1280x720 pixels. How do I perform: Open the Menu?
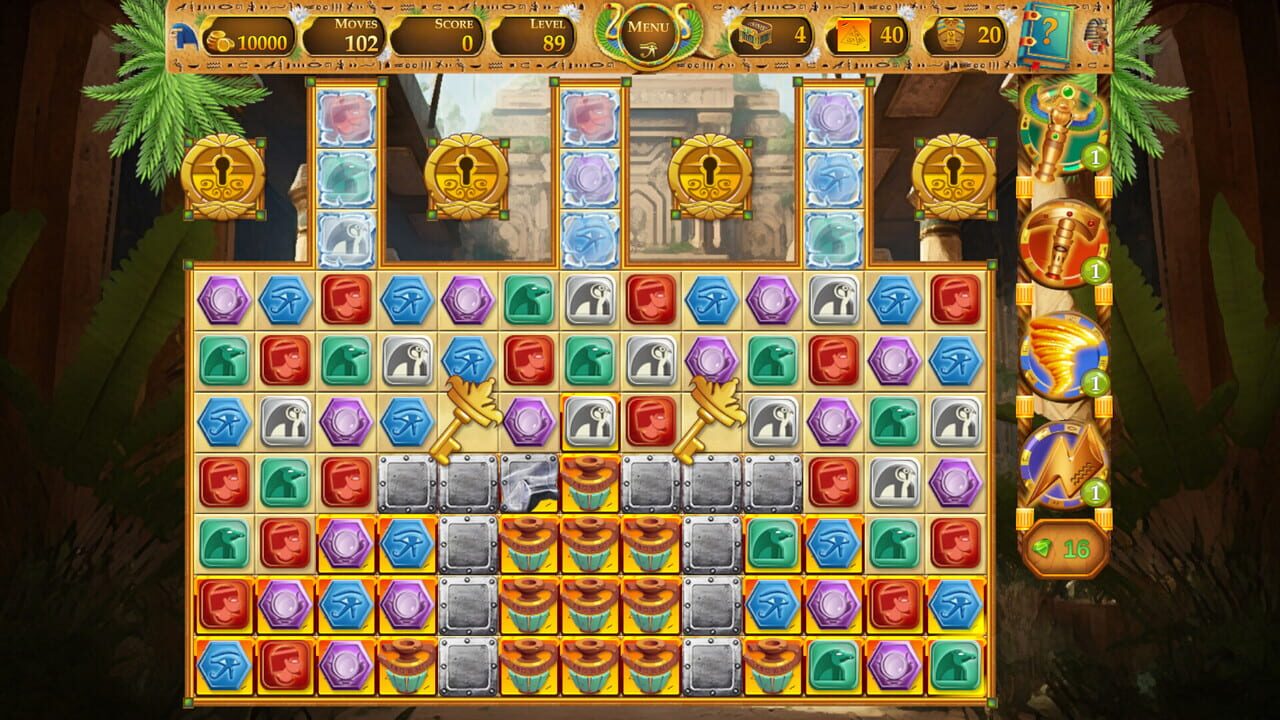639,33
